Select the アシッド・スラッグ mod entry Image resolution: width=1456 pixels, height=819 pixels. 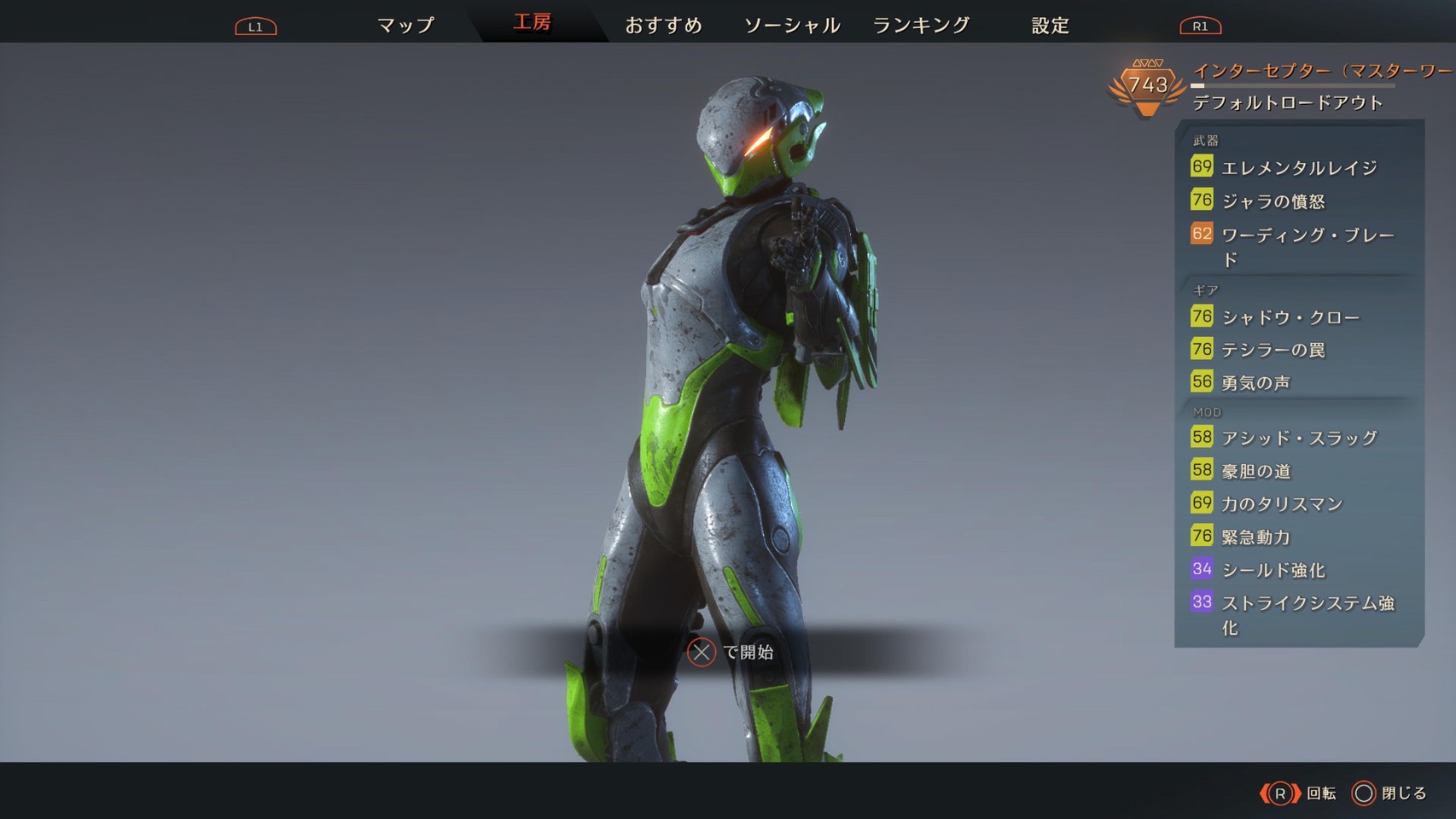[x=1298, y=439]
